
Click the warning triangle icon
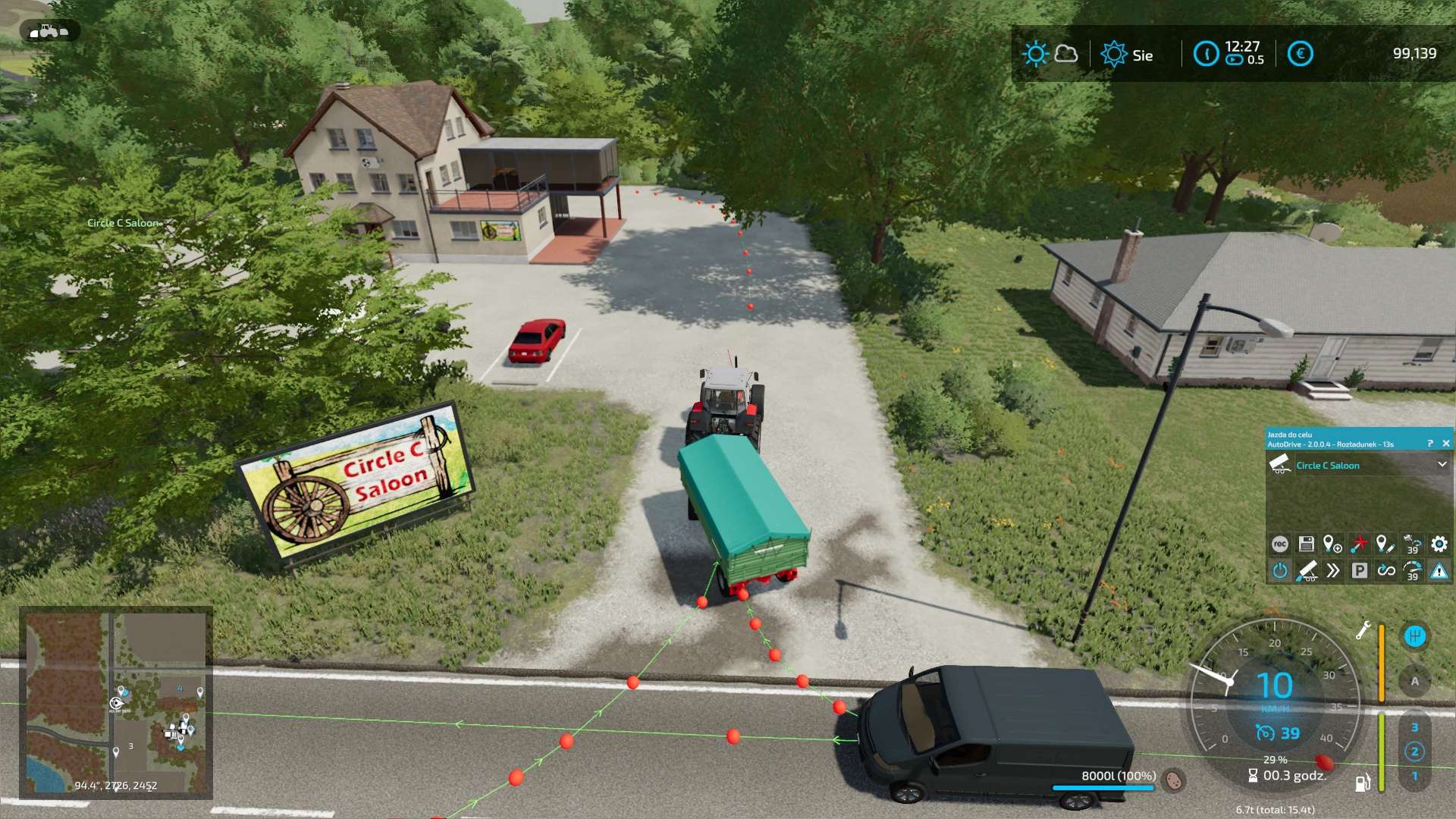point(1439,570)
